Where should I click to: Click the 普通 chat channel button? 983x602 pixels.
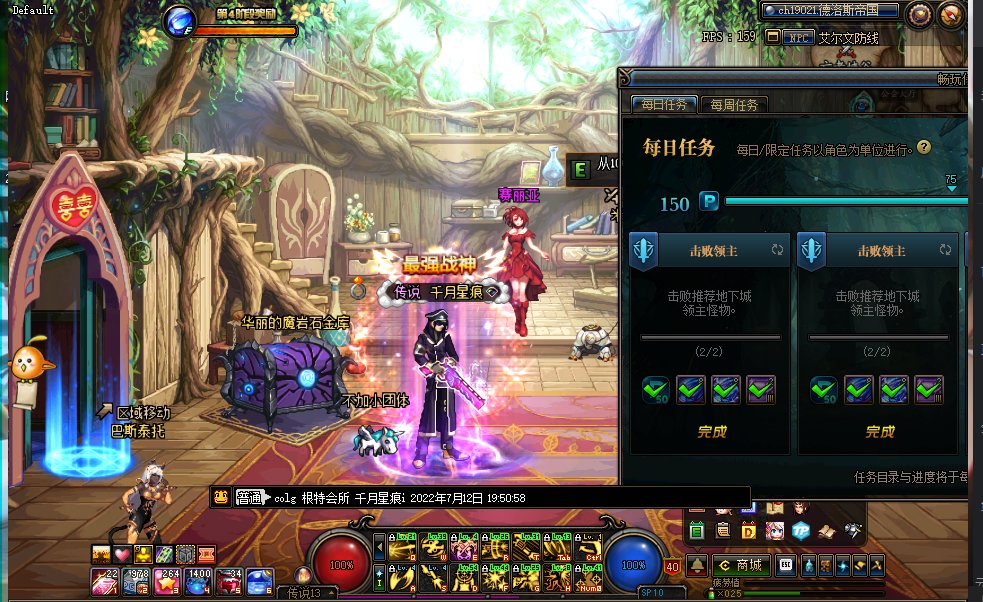(248, 497)
